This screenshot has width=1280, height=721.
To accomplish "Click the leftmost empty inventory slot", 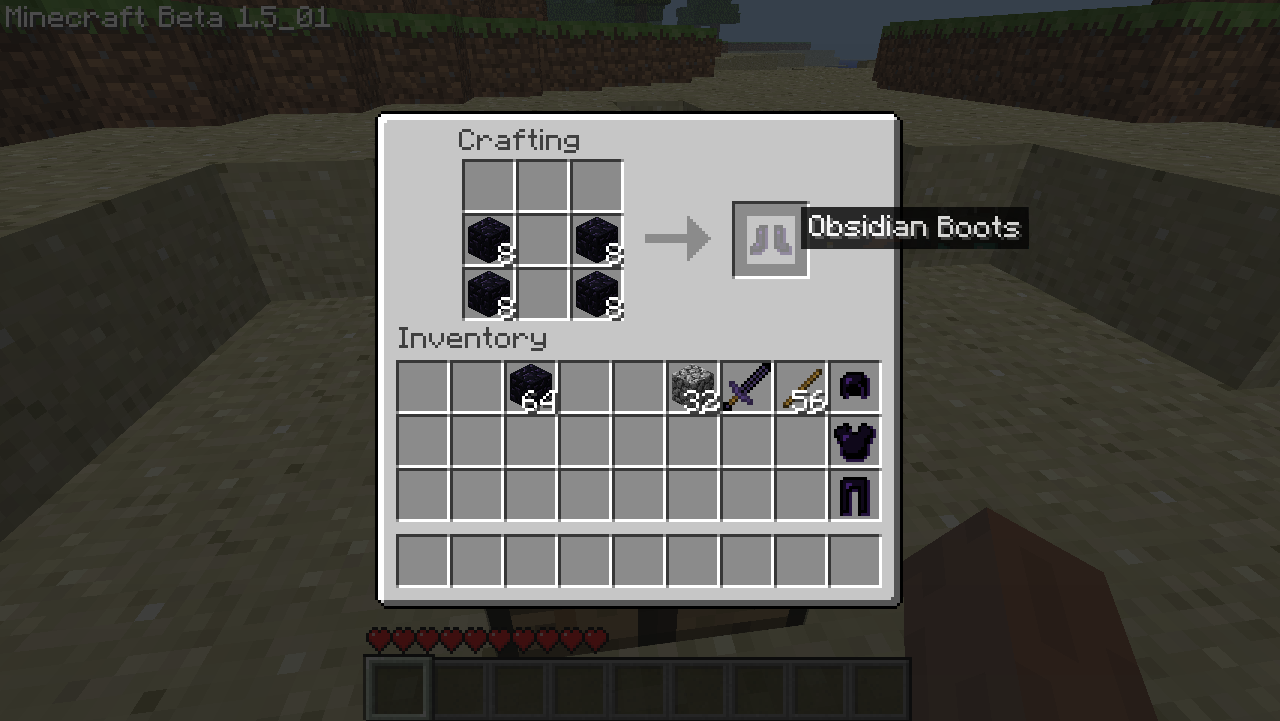I will 422,387.
